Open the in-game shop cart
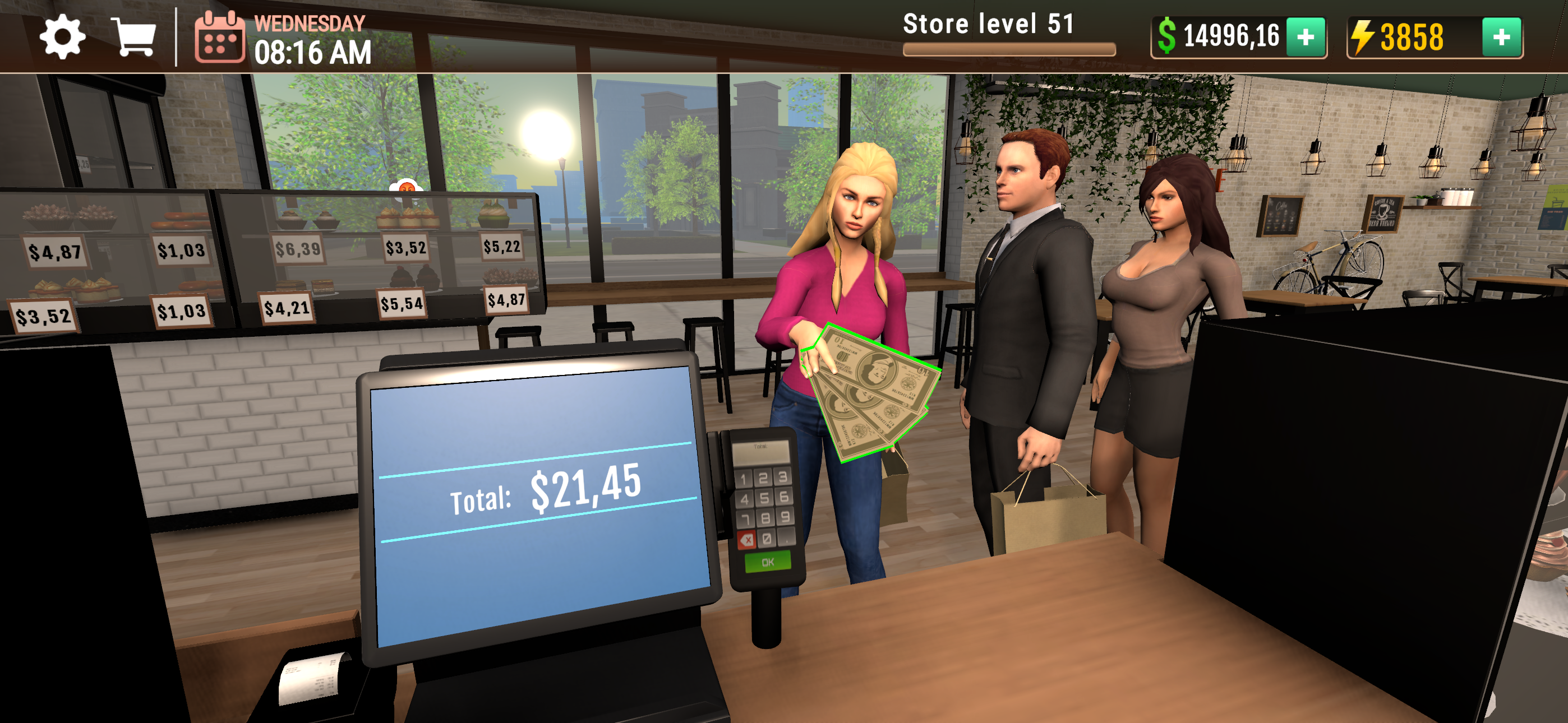The width and height of the screenshot is (1568, 723). click(135, 38)
